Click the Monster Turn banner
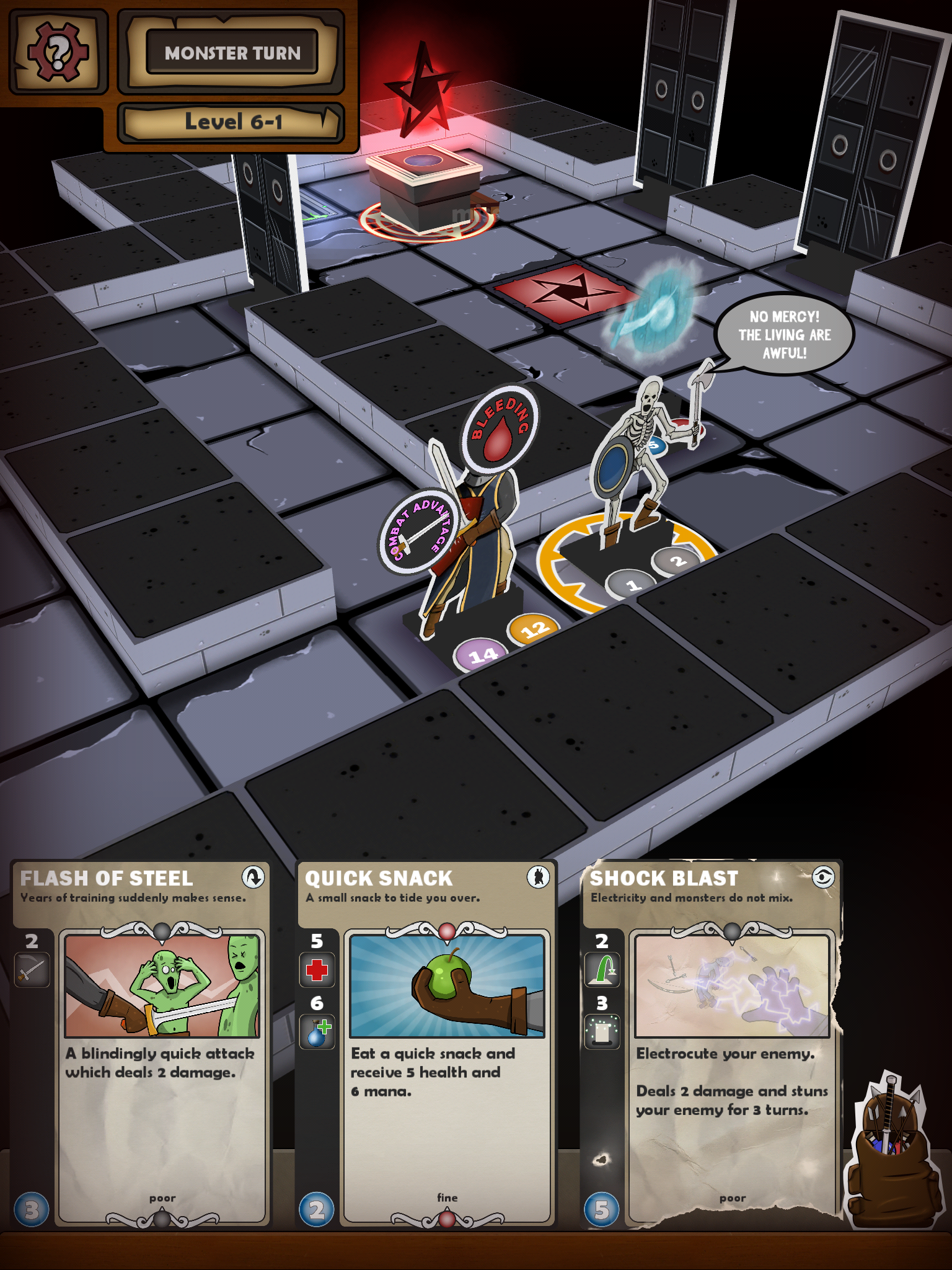Viewport: 952px width, 1270px height. click(x=231, y=53)
